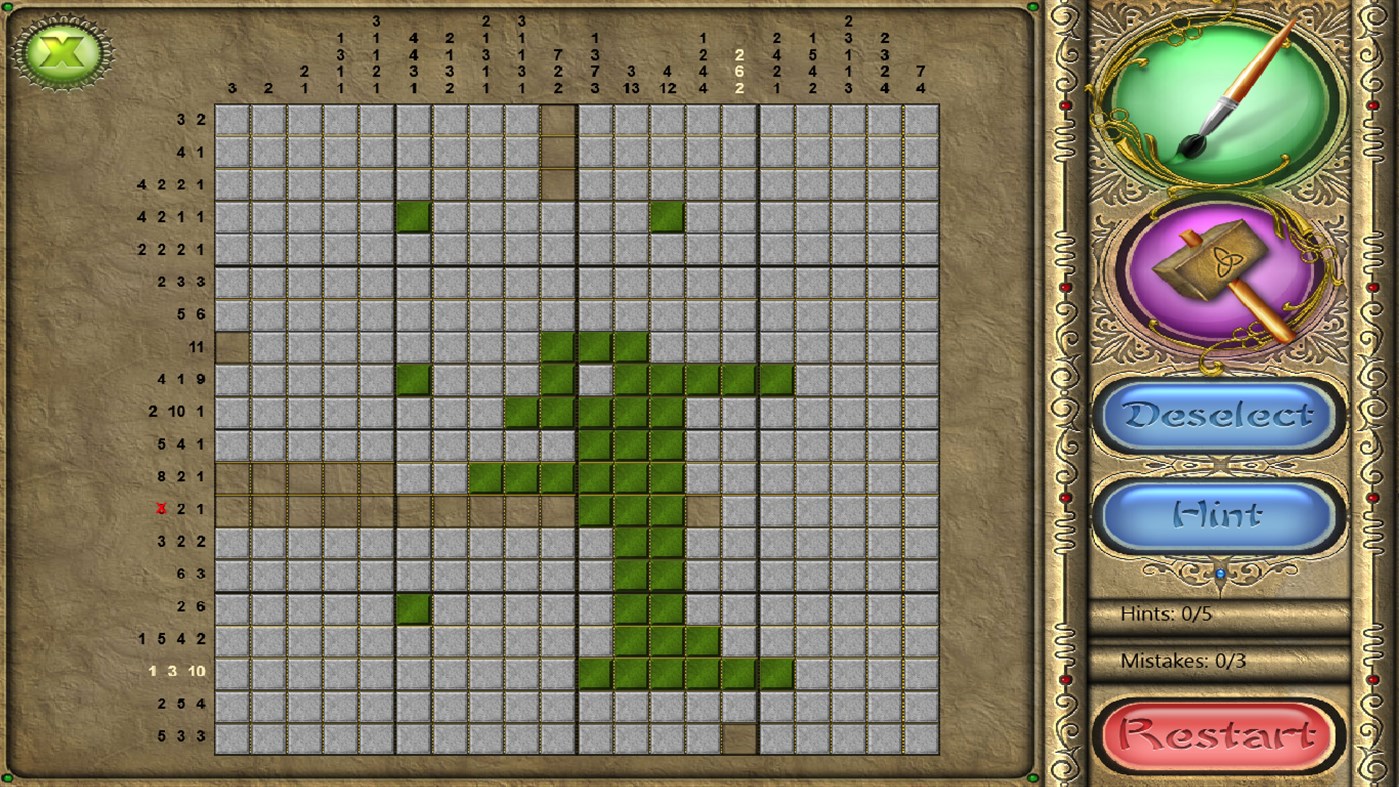Click the highlighted yellow column clue 2-6-2
Screen dimensions: 1399x787
point(738,72)
